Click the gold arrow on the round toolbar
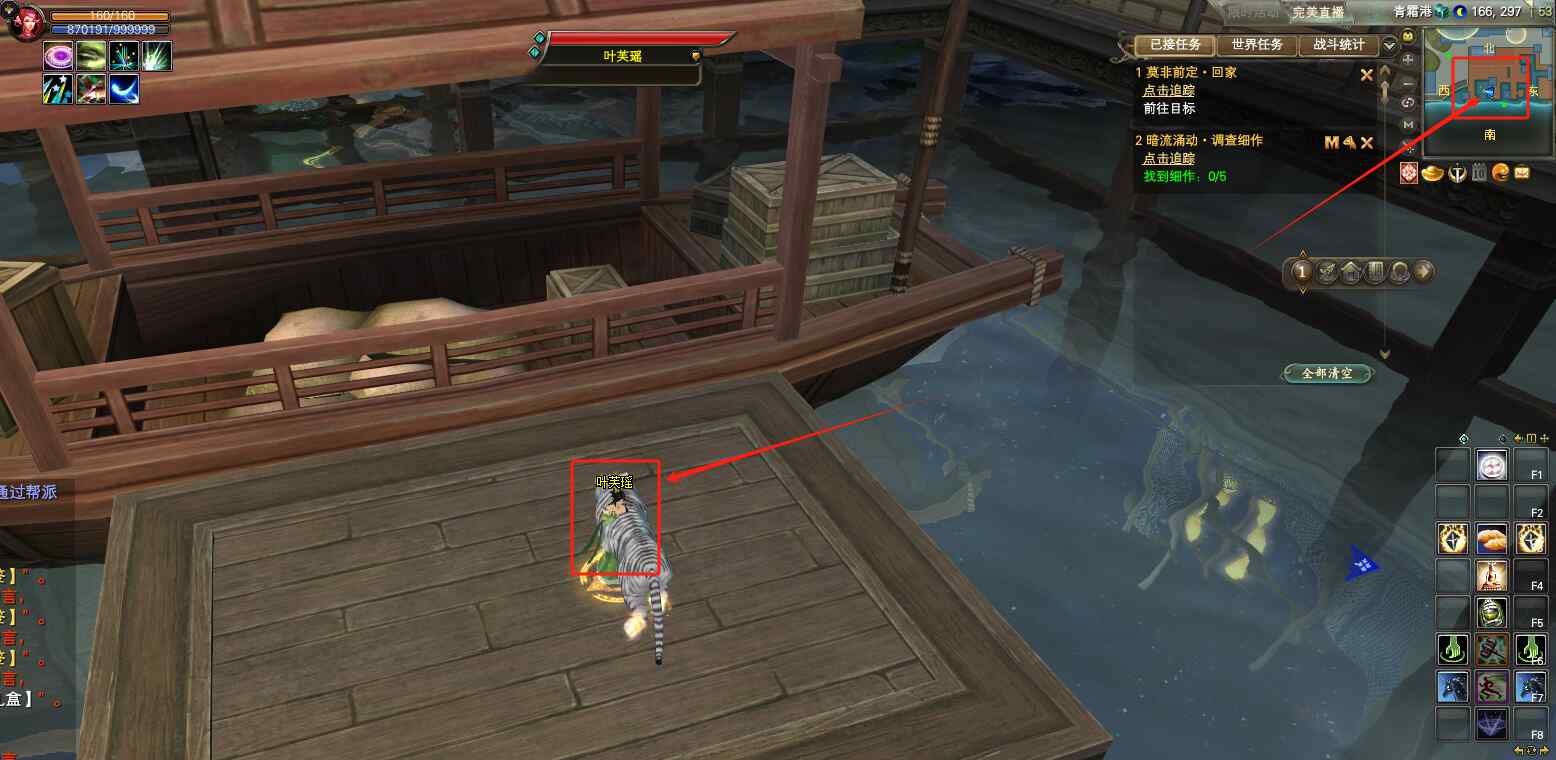Screen dimensions: 1556x760 pos(1423,271)
